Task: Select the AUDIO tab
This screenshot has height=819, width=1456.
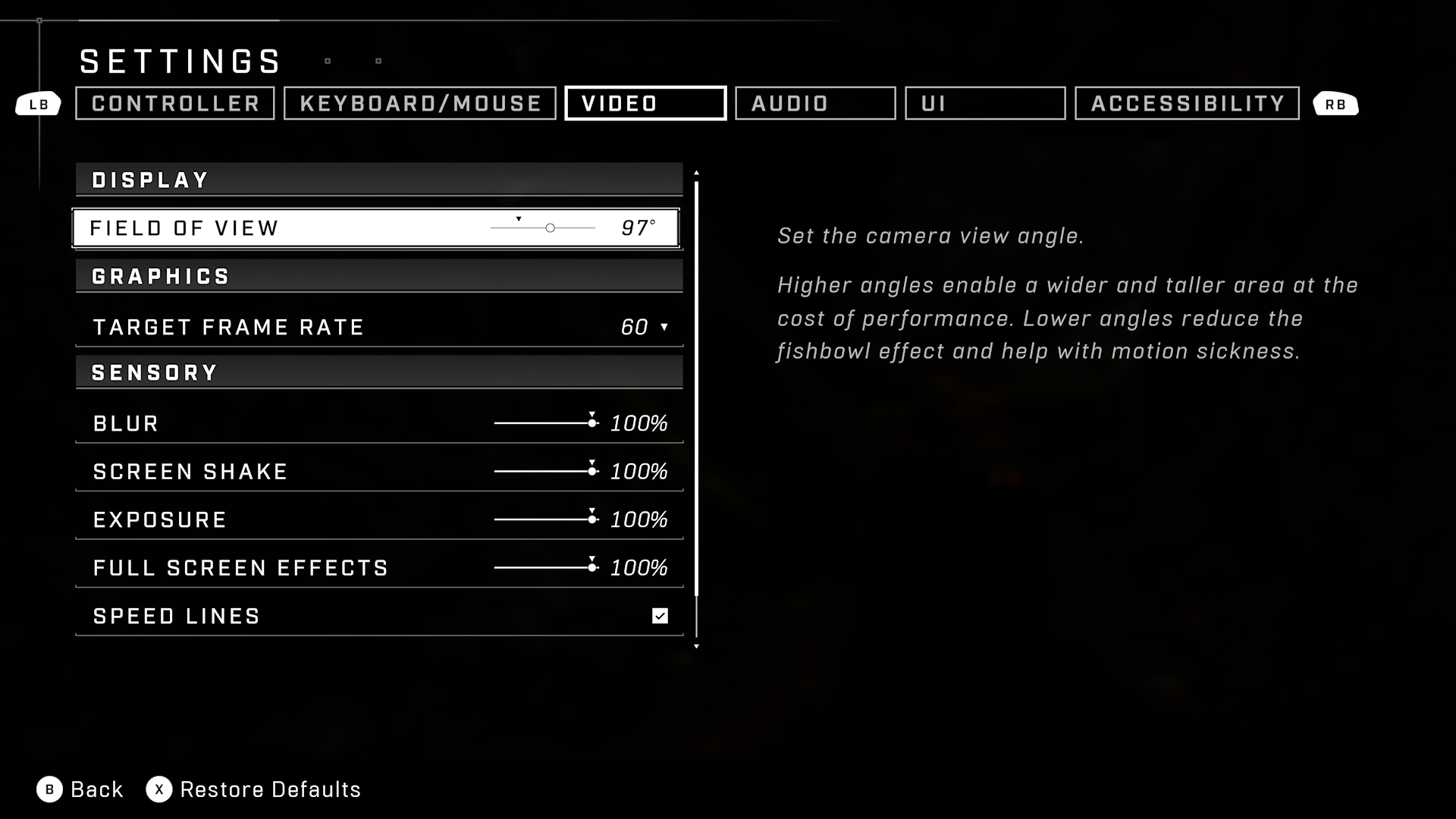Action: coord(814,103)
